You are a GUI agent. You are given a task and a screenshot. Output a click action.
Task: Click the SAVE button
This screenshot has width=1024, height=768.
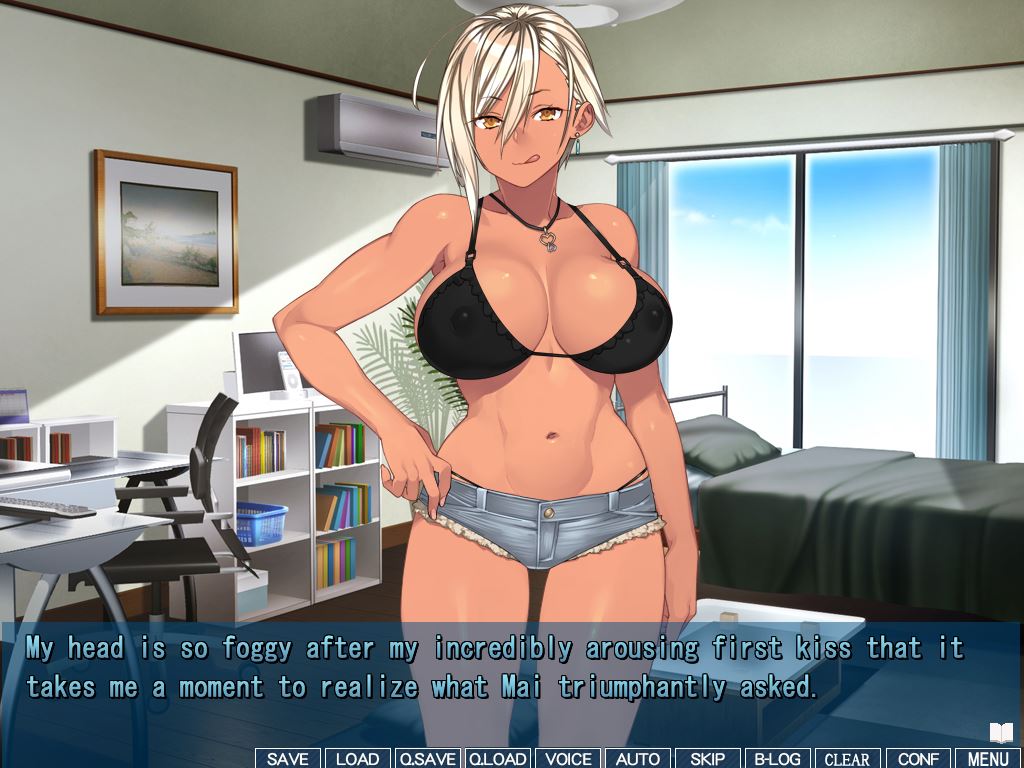288,759
